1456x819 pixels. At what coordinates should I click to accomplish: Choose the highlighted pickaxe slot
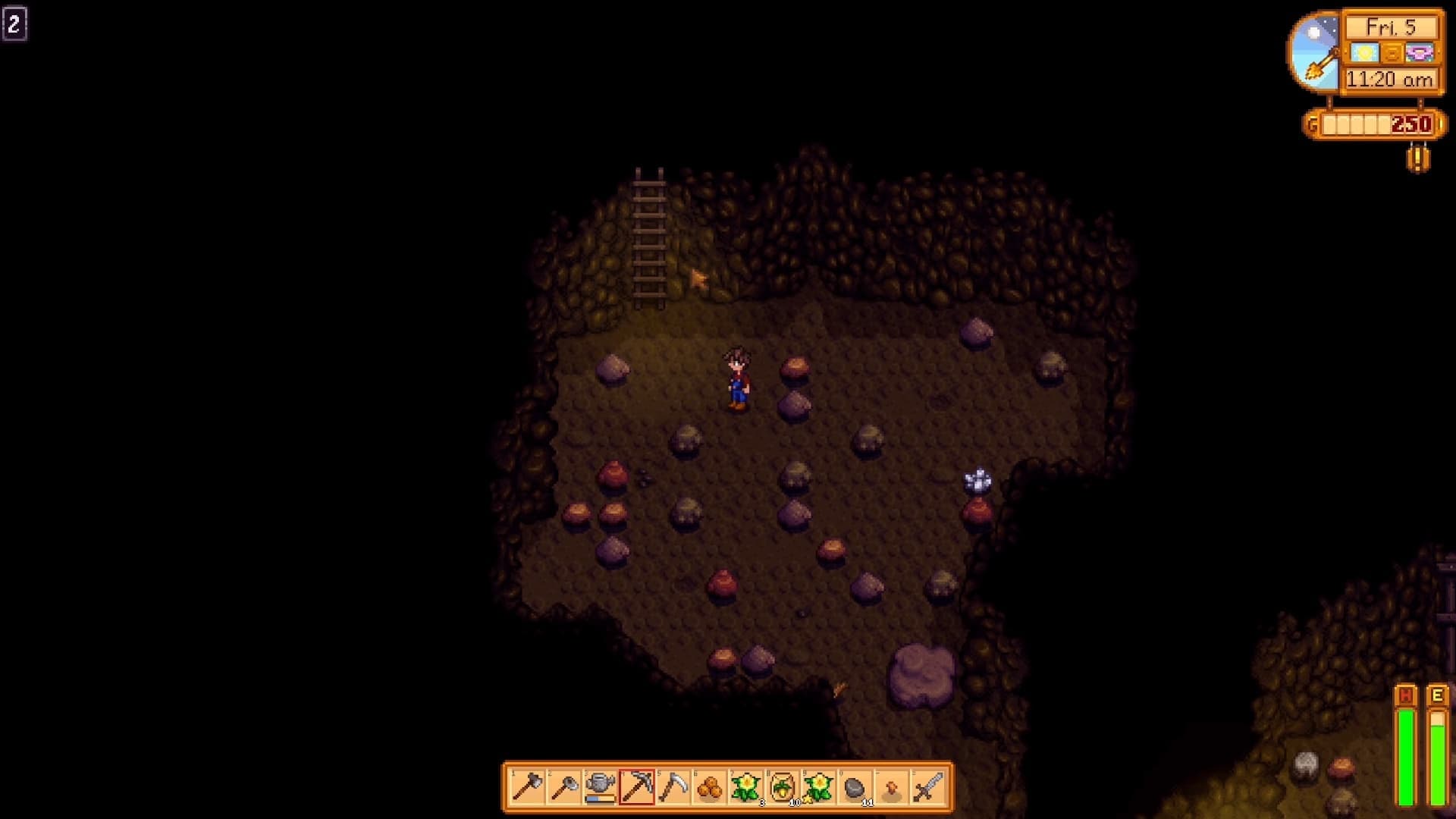click(x=636, y=787)
